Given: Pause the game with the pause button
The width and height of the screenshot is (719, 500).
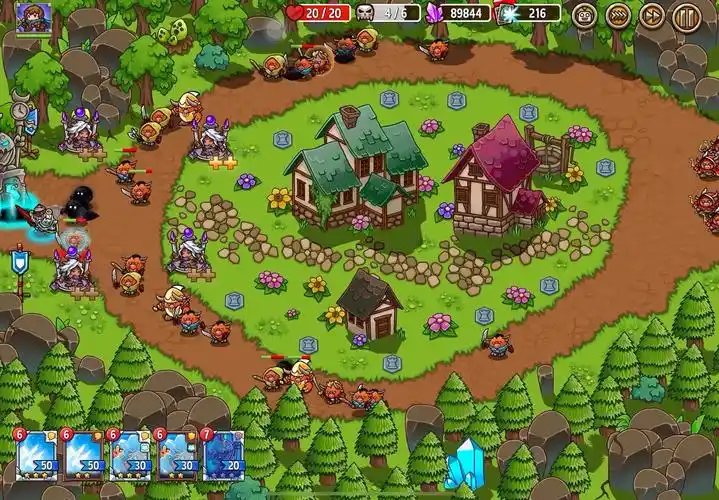Looking at the screenshot, I should tap(685, 15).
